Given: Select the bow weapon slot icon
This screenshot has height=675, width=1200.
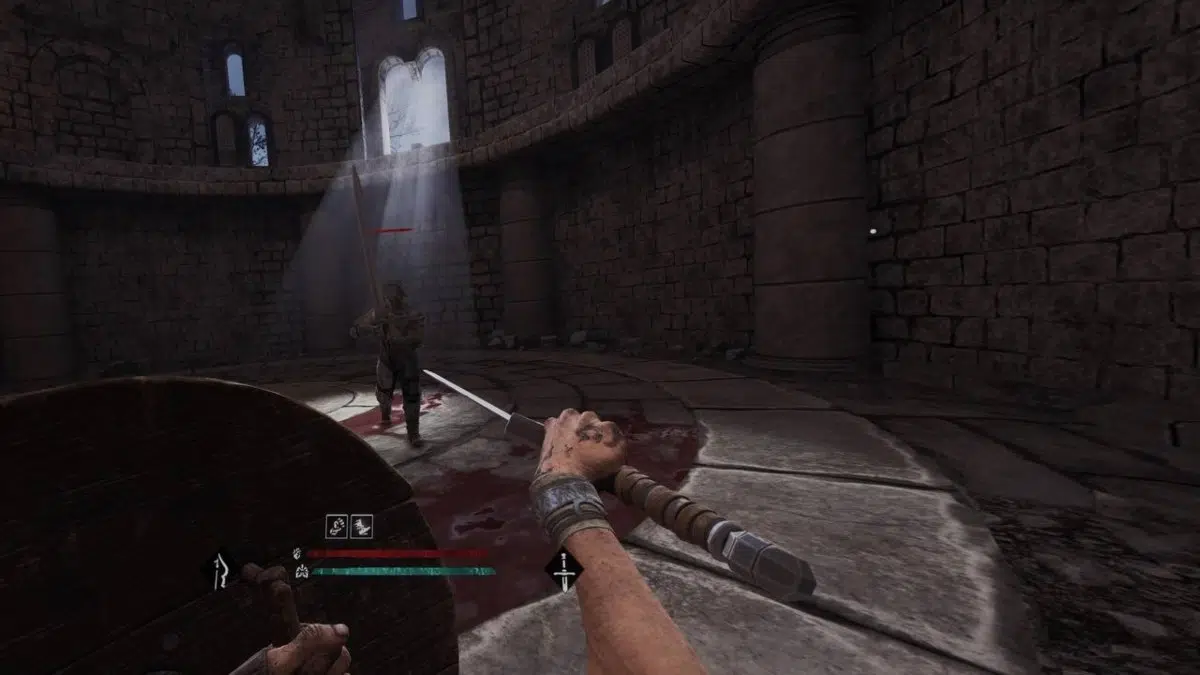Looking at the screenshot, I should pyautogui.click(x=220, y=571).
